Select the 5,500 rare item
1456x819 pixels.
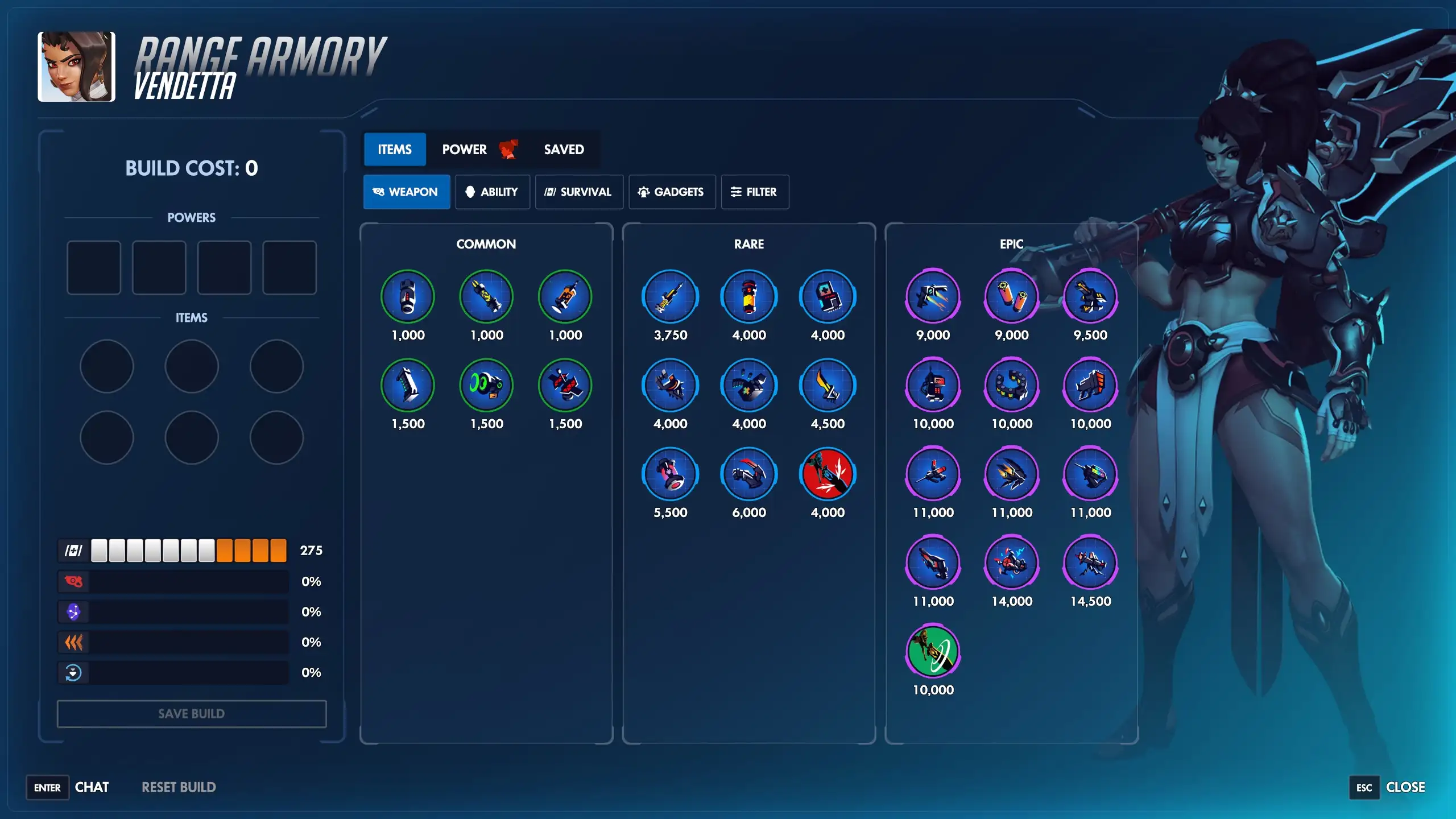click(x=670, y=473)
